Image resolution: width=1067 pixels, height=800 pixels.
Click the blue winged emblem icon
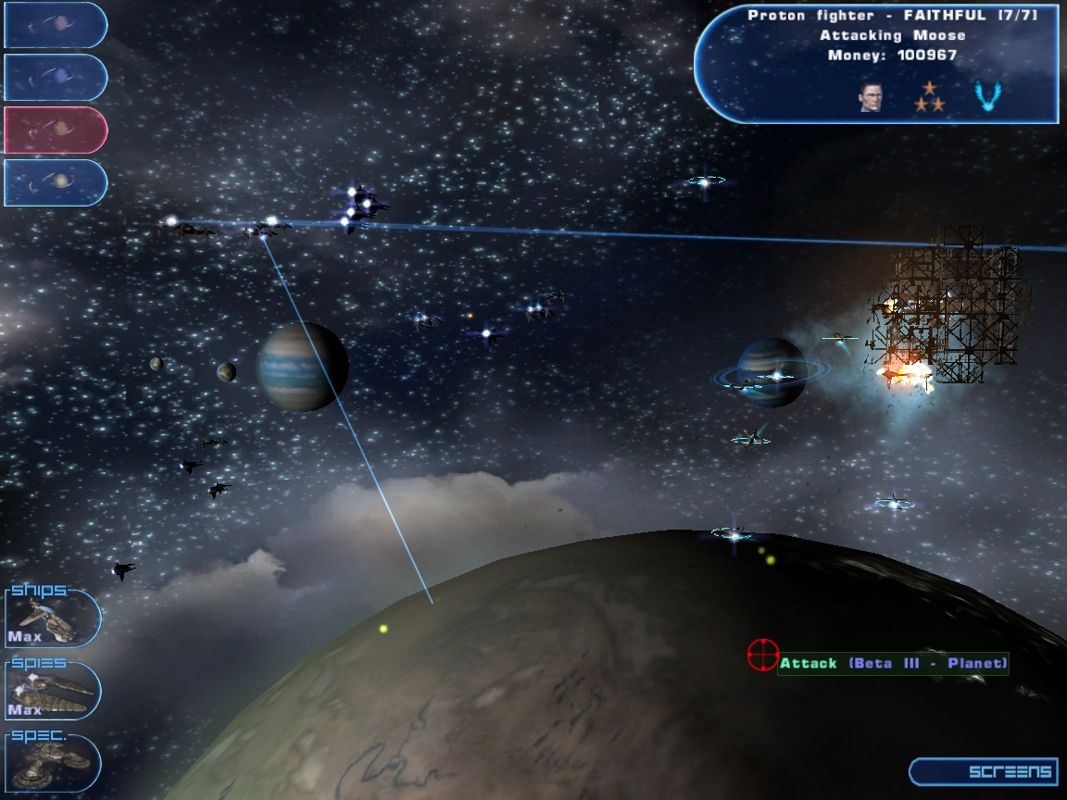988,96
